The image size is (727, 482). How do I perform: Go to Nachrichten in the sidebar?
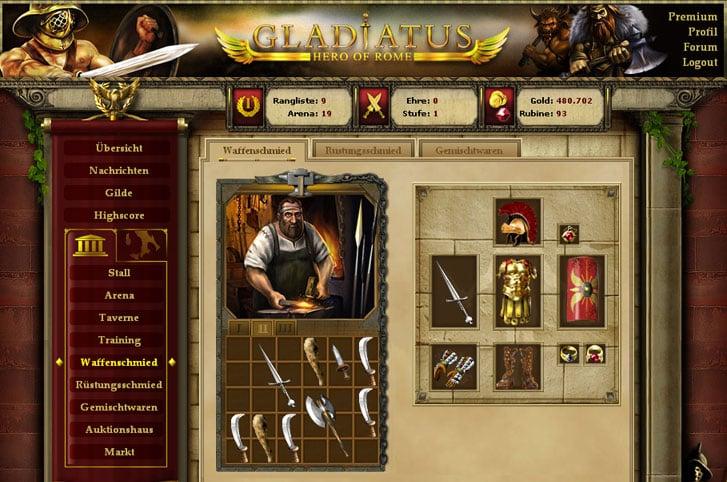(x=119, y=171)
